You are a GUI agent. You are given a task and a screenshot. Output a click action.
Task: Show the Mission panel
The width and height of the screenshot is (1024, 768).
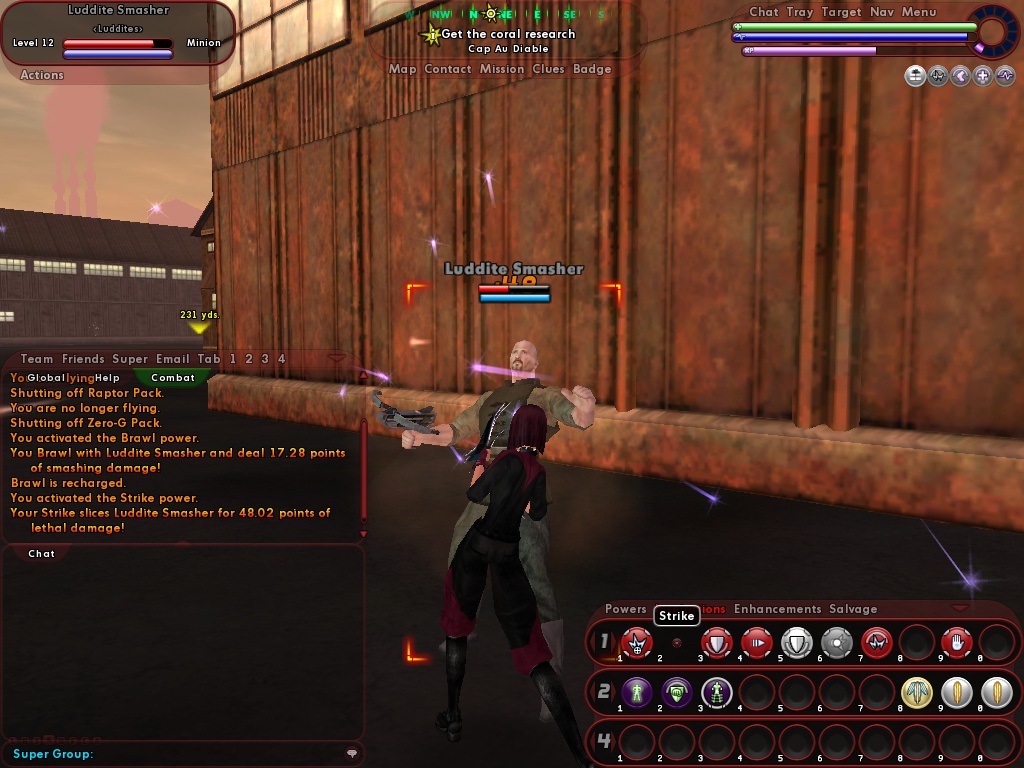pos(501,69)
